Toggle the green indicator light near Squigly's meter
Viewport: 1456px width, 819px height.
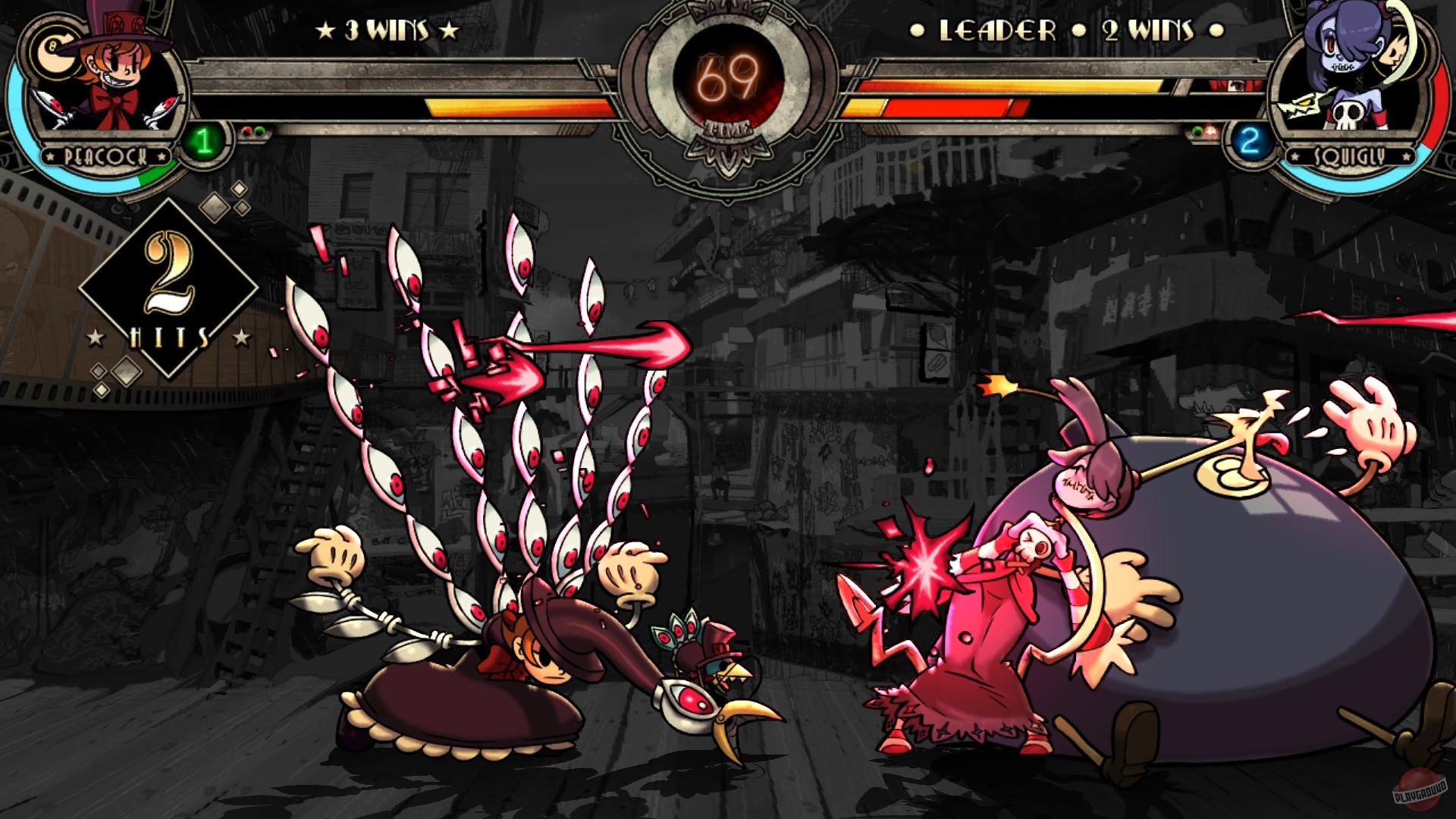1197,130
